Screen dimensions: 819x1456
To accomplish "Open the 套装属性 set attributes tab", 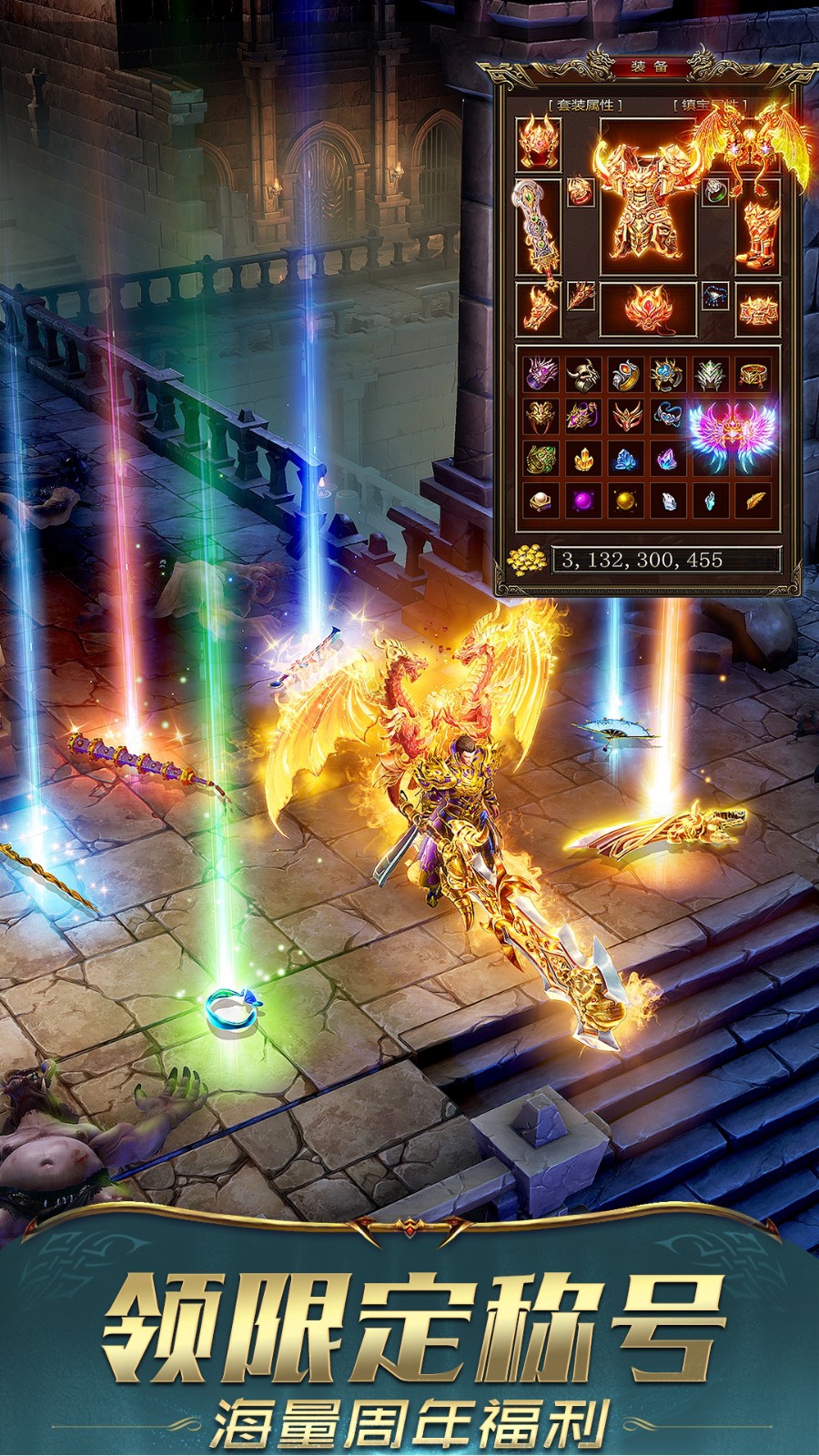I will [585, 106].
